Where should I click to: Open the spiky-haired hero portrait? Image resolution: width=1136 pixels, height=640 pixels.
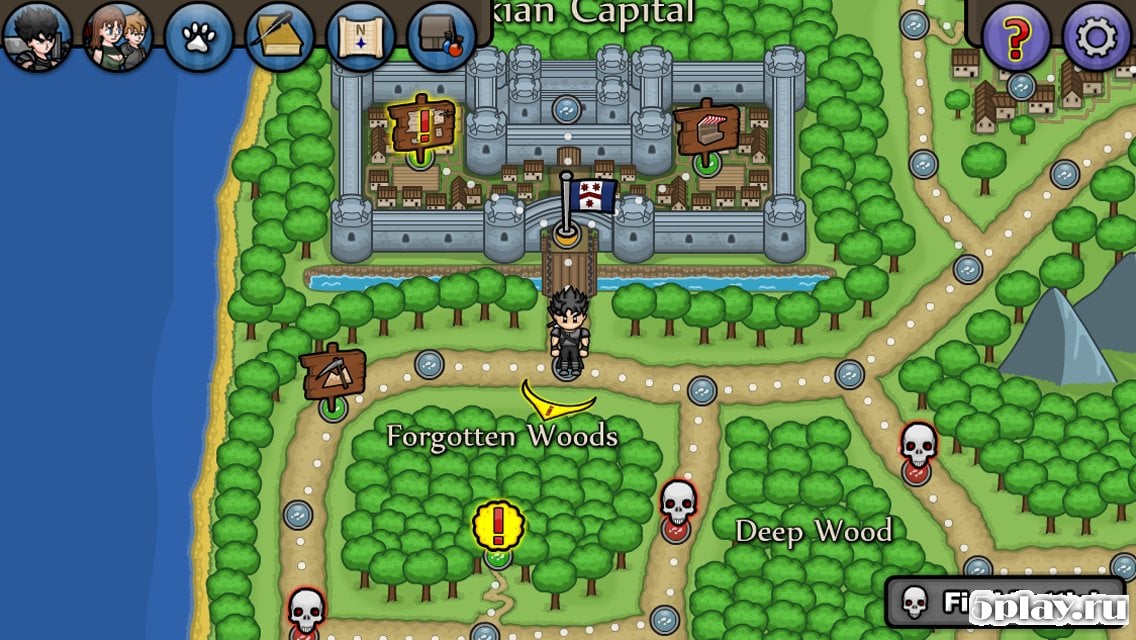pyautogui.click(x=37, y=36)
